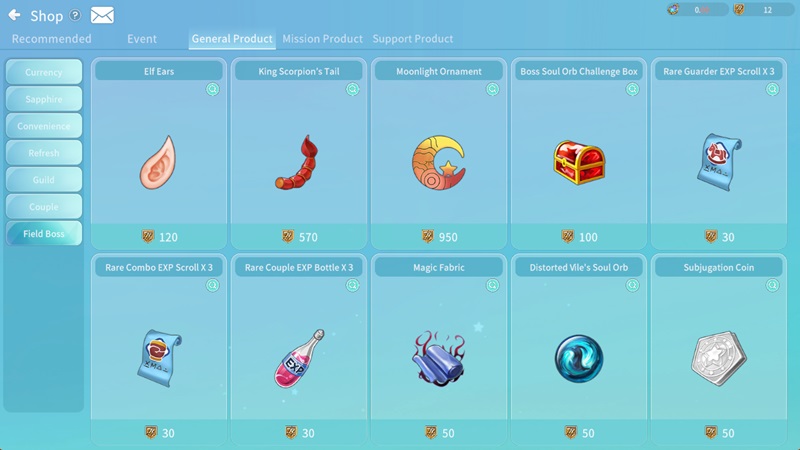Choose the Currency category

[44, 73]
